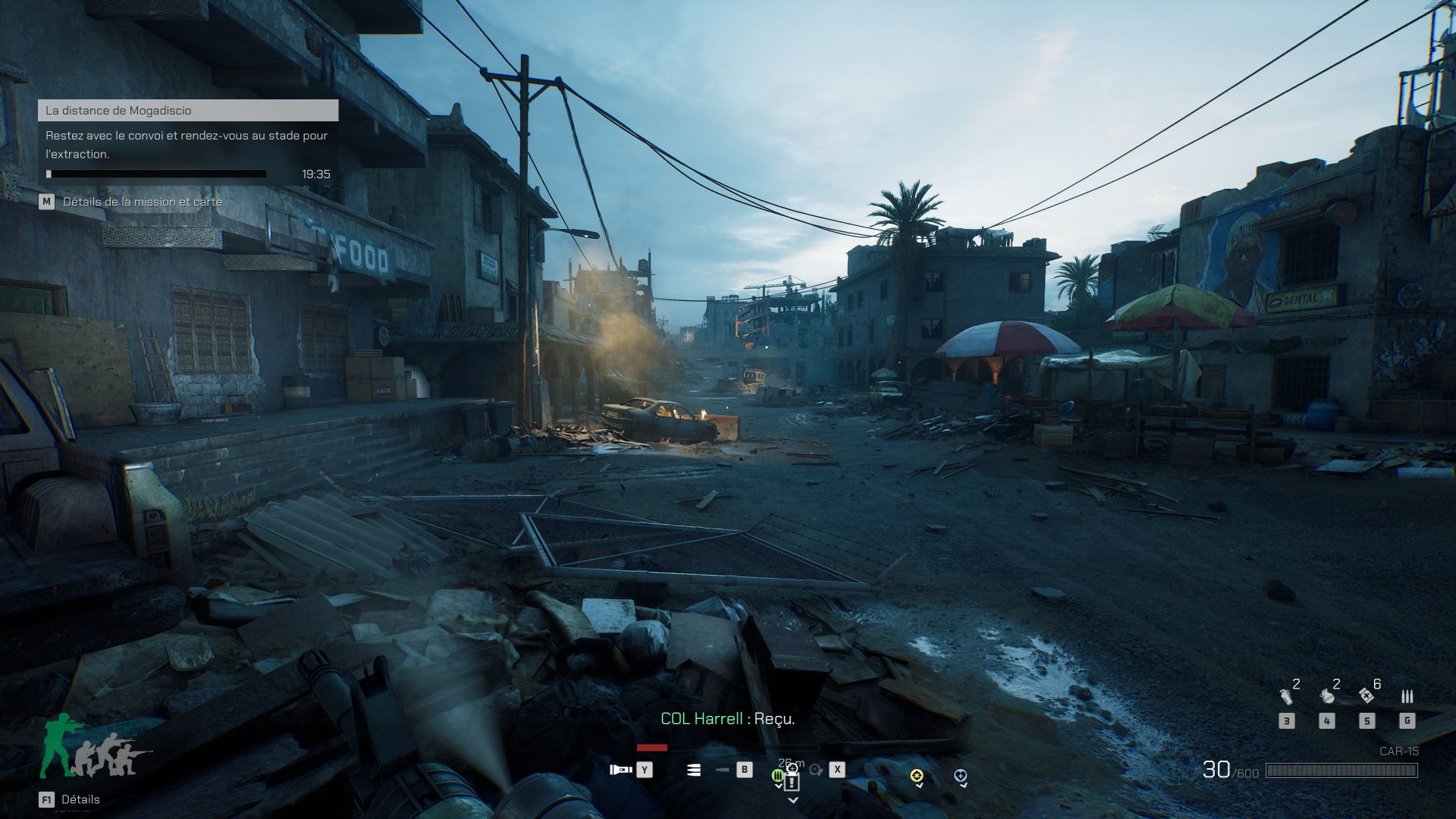Viewport: 1456px width, 819px height.
Task: Select the fire mode bullets icon
Action: point(694,770)
